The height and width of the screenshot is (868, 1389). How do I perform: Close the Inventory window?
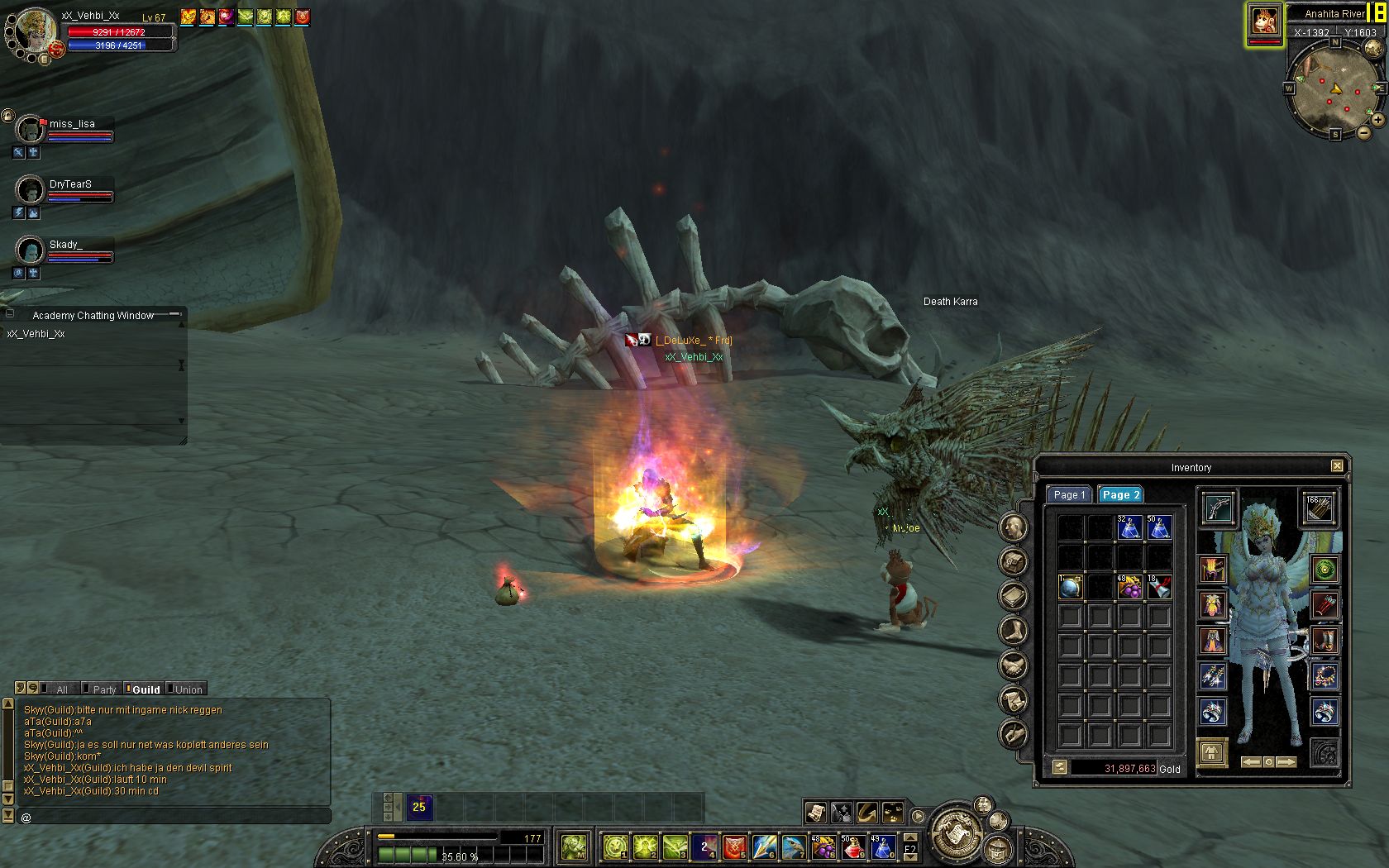(1337, 466)
